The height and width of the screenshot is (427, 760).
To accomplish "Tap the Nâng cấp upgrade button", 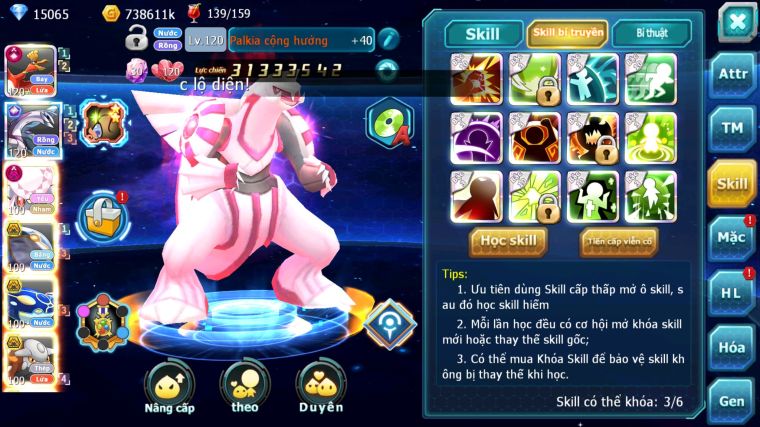I will coord(169,387).
